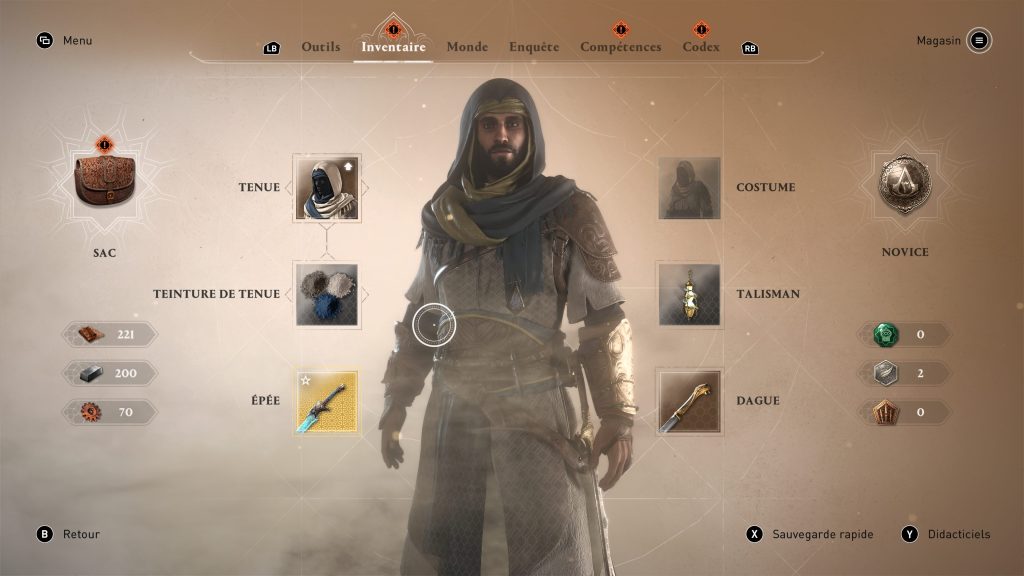Select the equipped Épée sword slot
The image size is (1024, 576).
click(327, 401)
